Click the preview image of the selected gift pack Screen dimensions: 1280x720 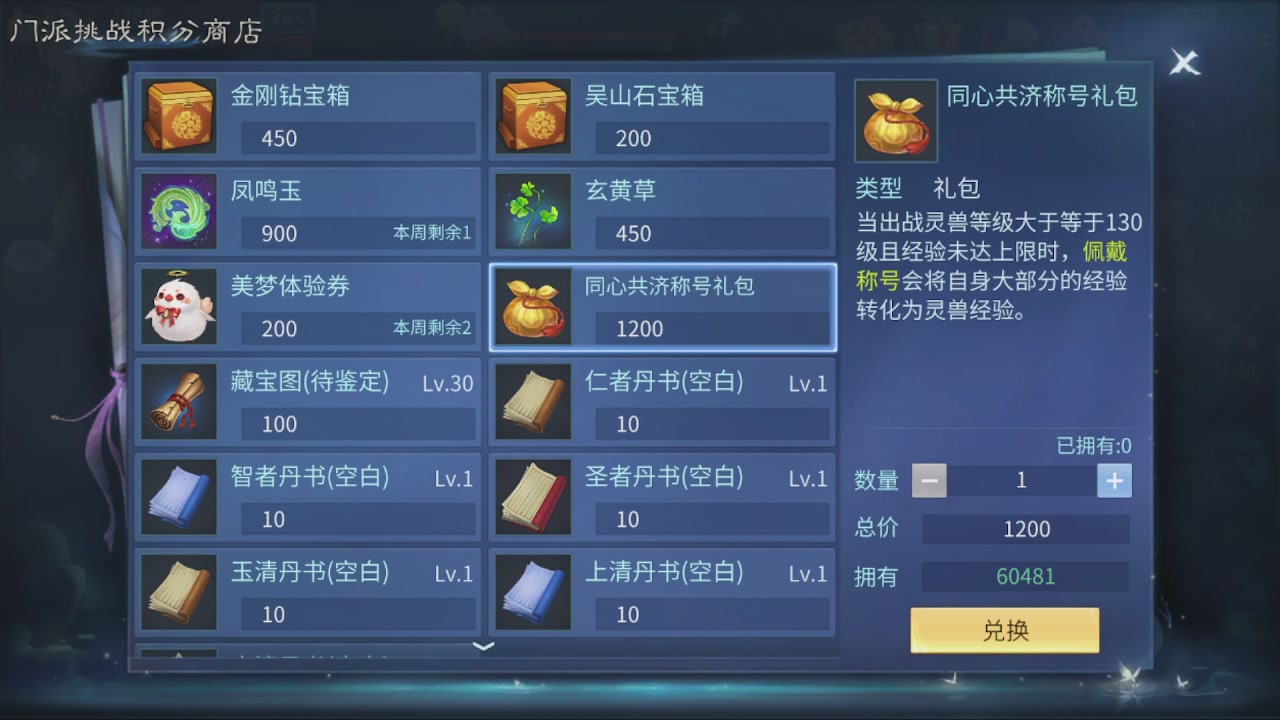coord(895,119)
